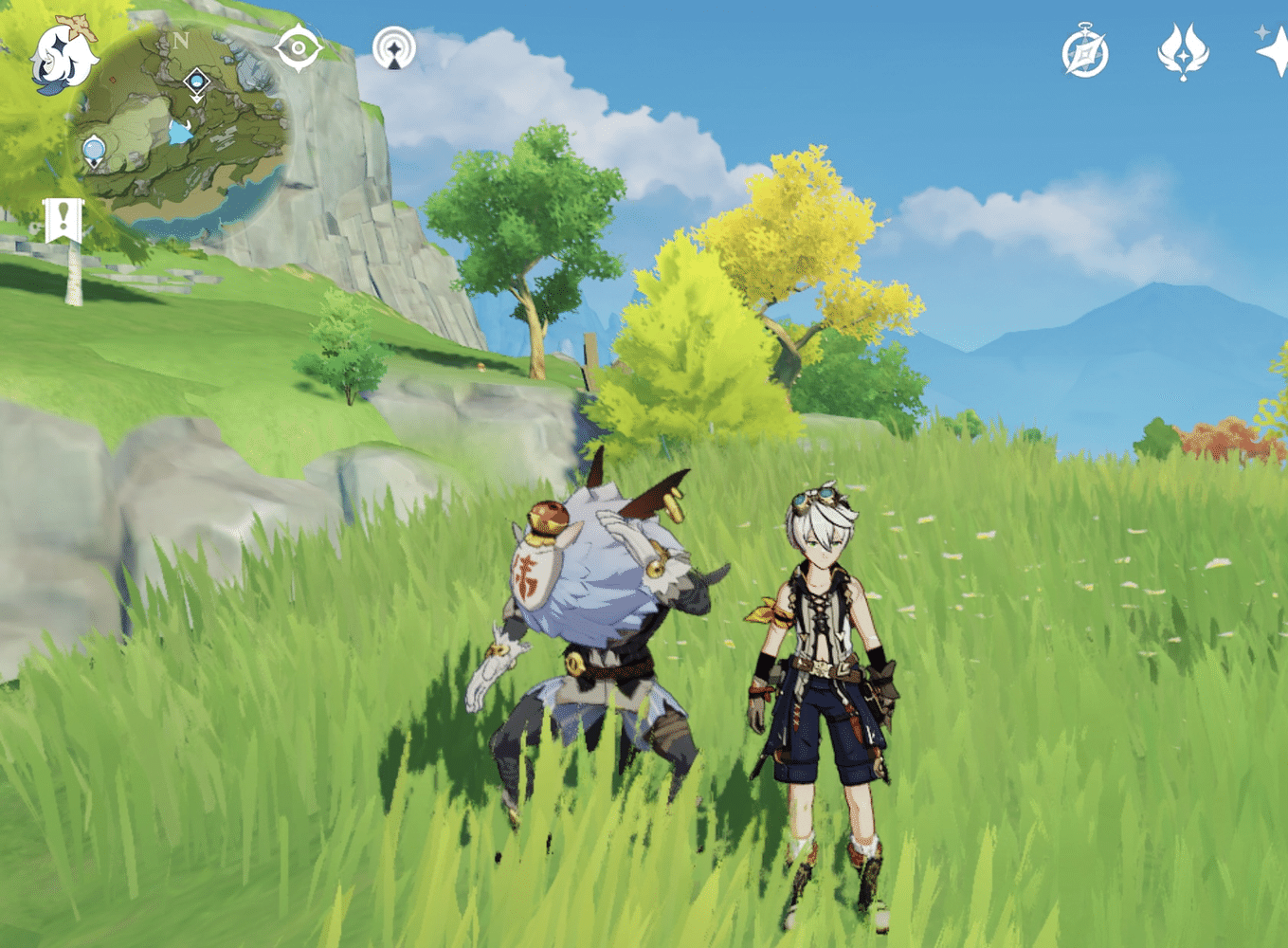Click the N compass letter on minimap

(x=182, y=40)
